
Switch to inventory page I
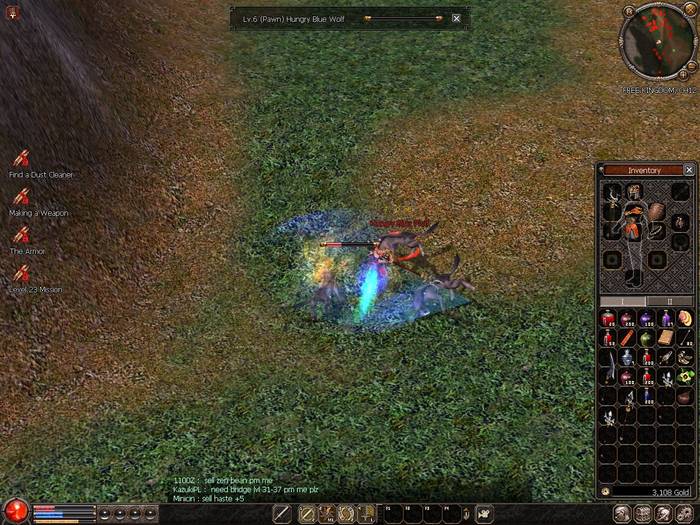pyautogui.click(x=622, y=300)
